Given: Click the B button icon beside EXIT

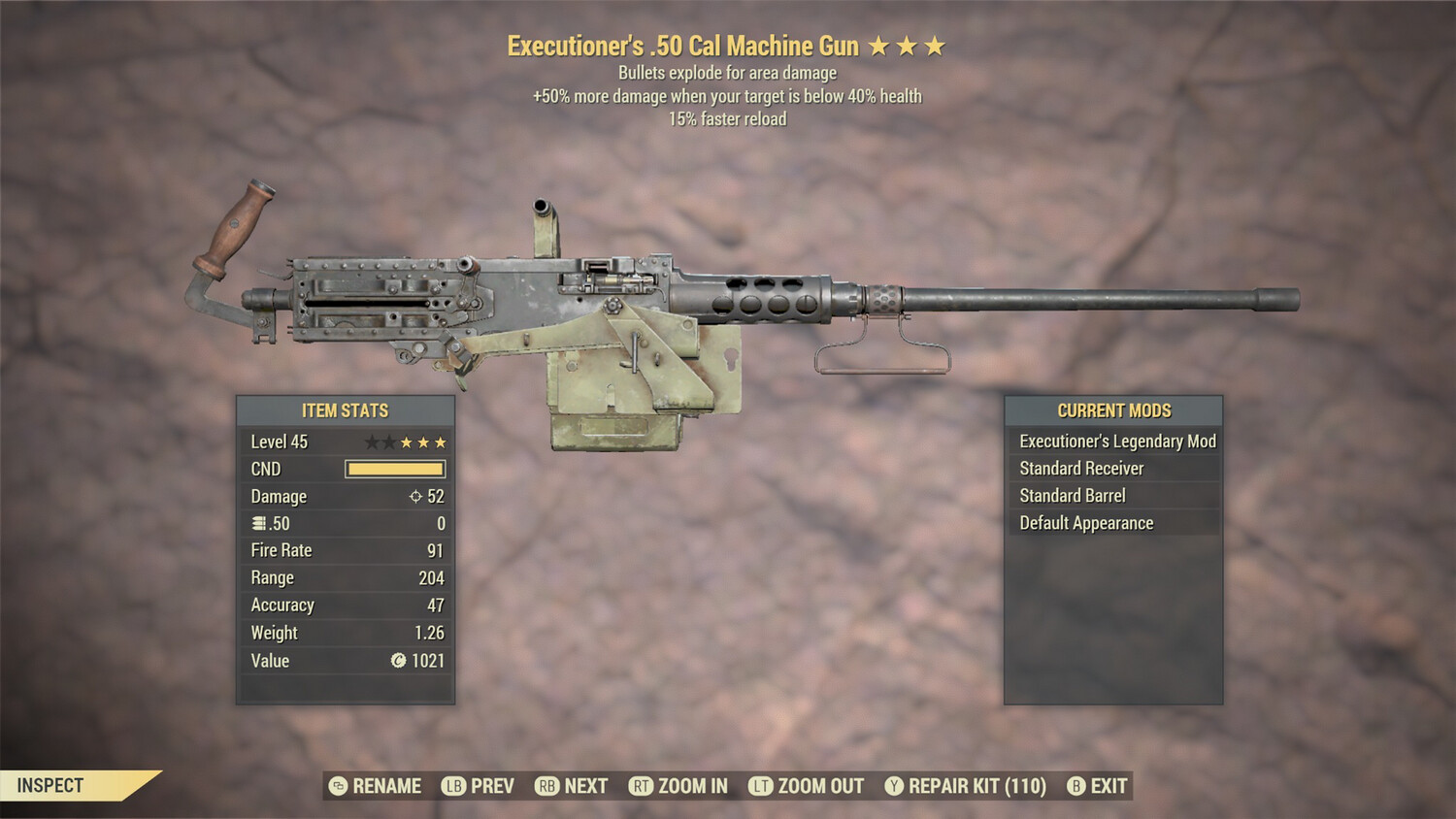Looking at the screenshot, I should (1075, 786).
